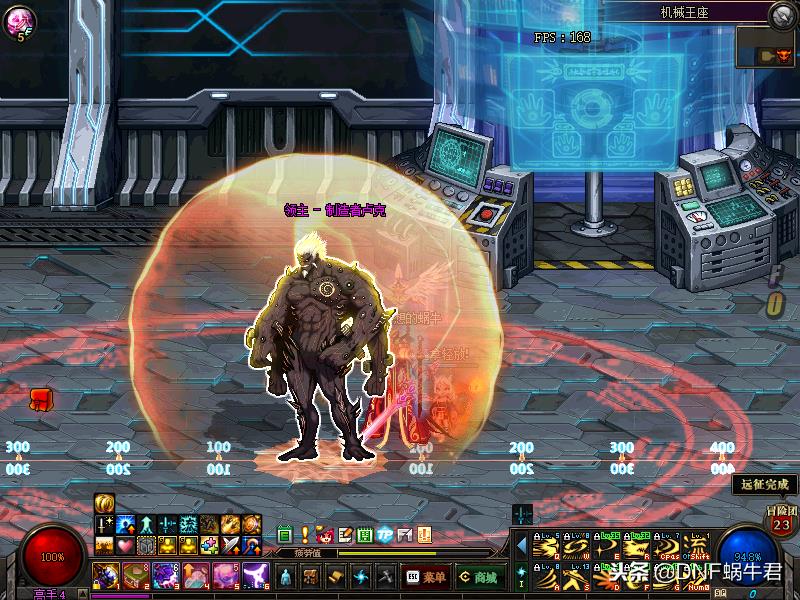Open the 菜单 menu button
The image size is (800, 600).
426,577
